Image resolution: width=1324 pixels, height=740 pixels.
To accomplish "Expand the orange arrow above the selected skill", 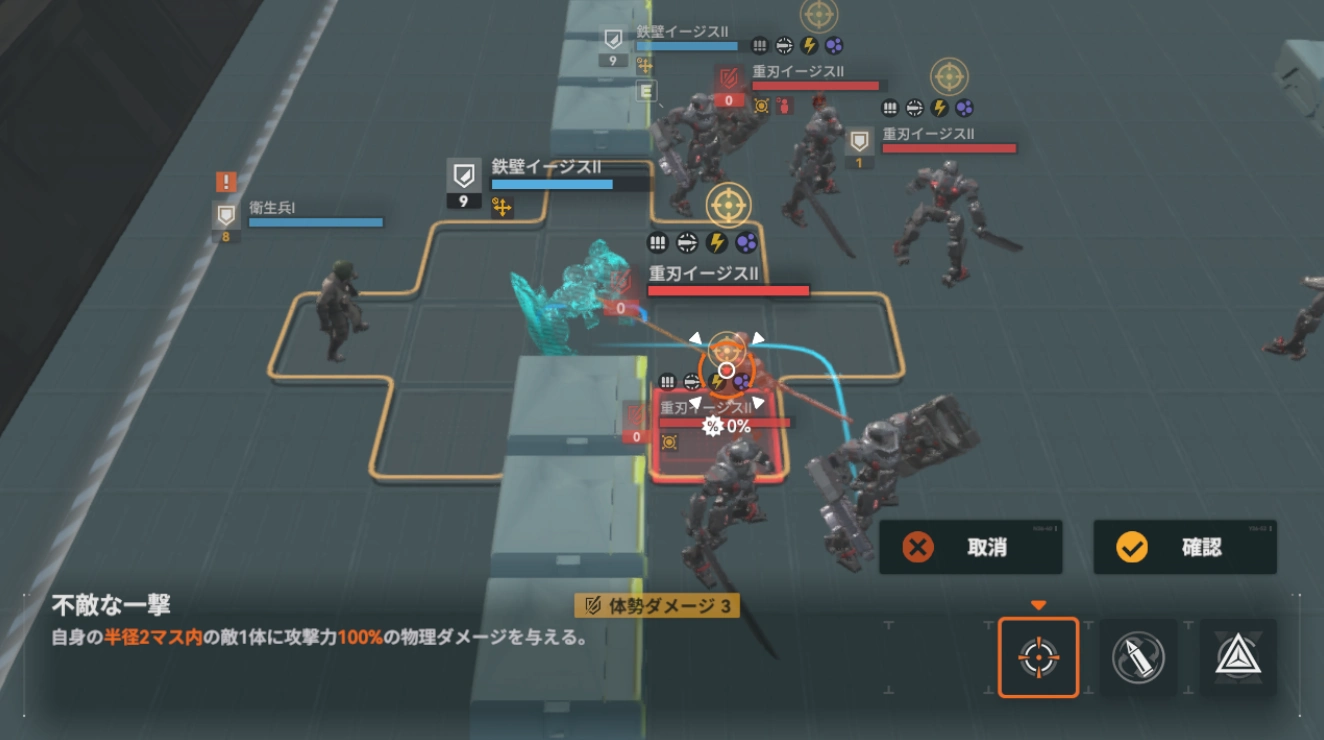I will [1038, 604].
